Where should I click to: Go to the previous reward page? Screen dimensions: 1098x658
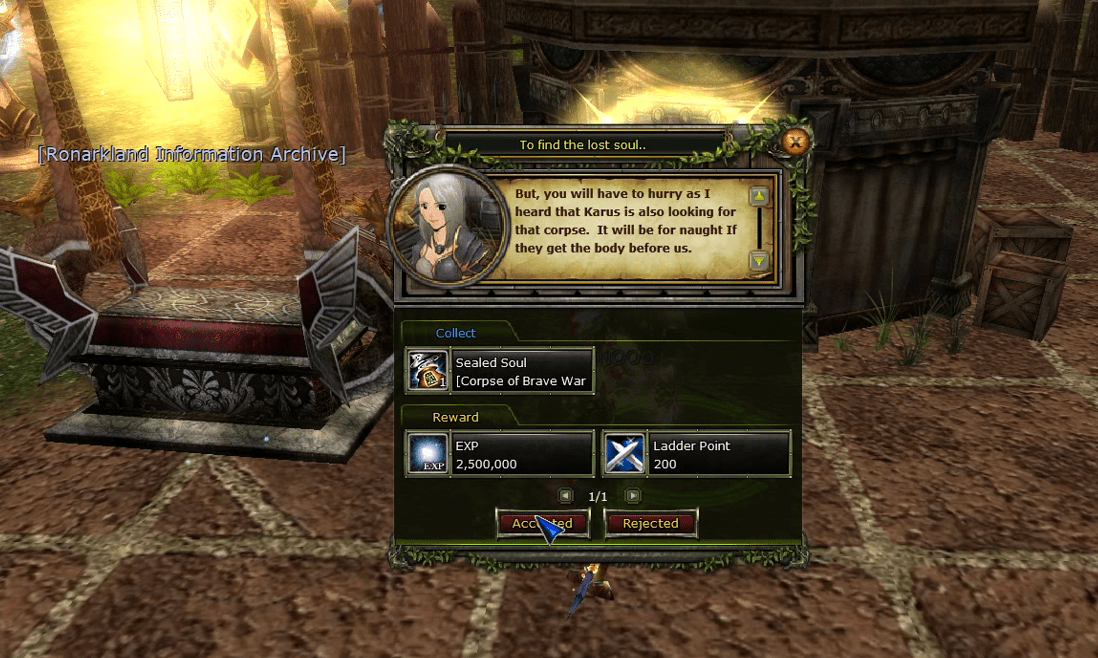(565, 496)
